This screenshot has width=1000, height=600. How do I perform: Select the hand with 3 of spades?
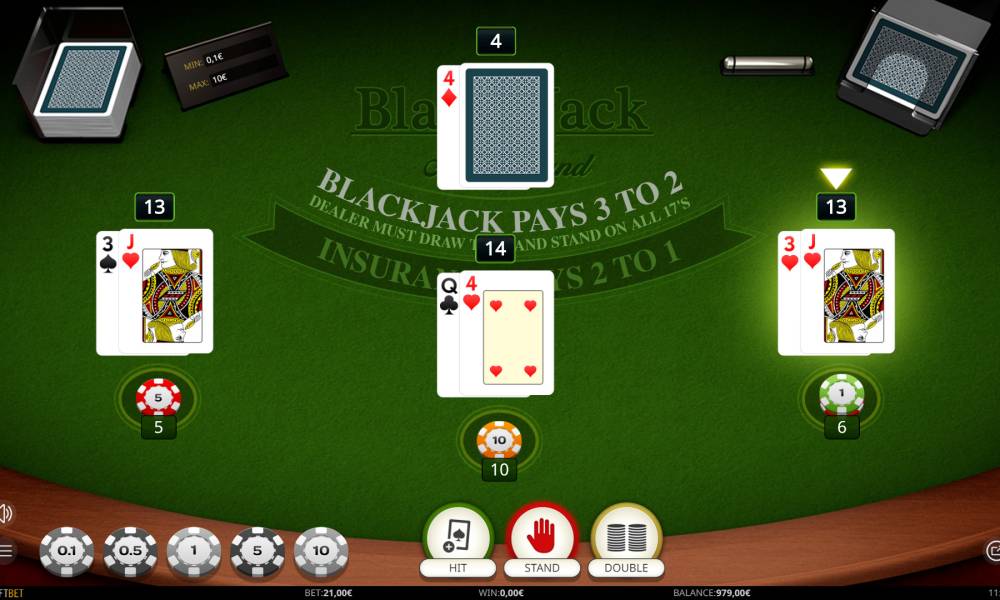click(155, 292)
